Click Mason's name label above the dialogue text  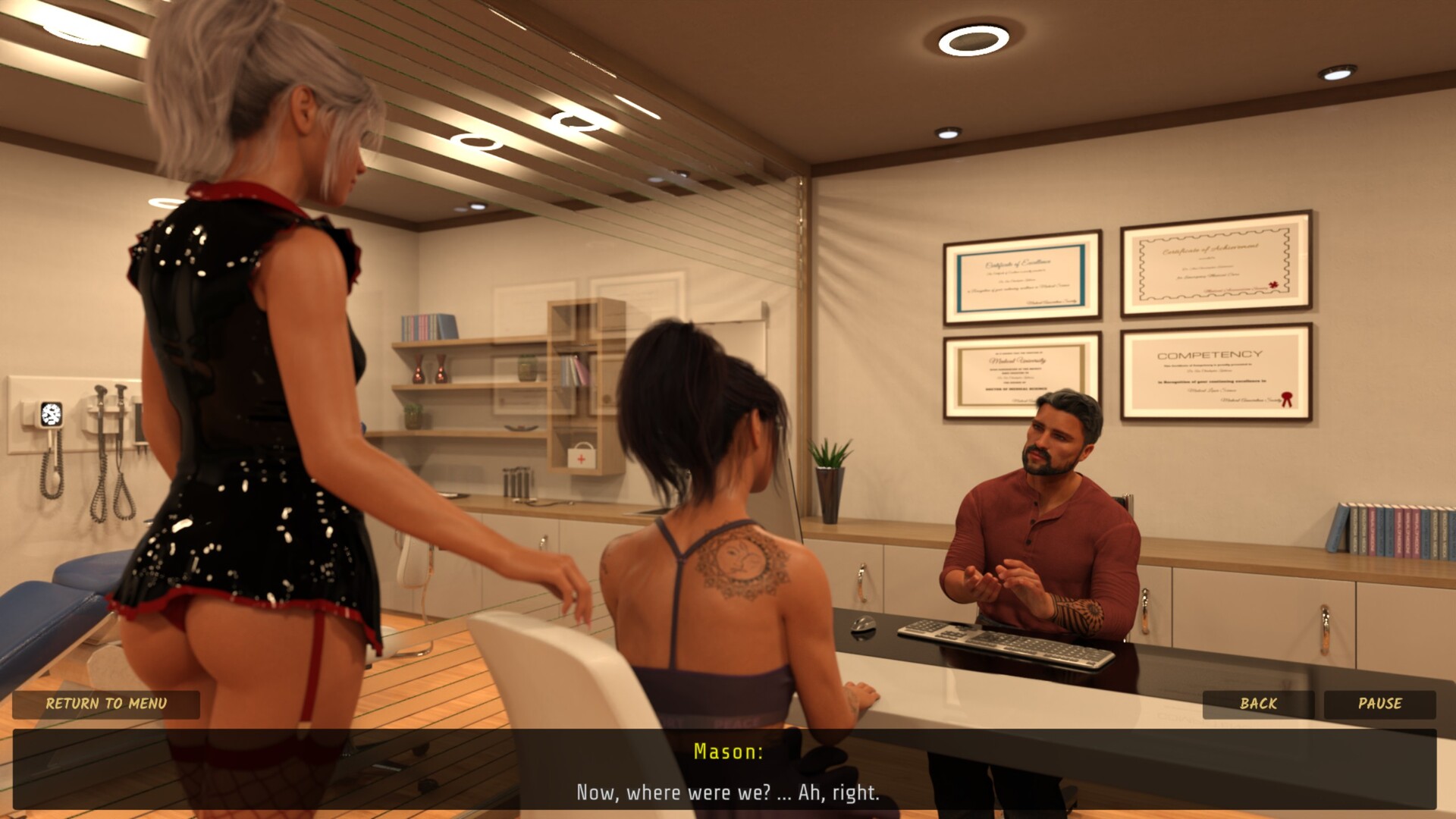728,753
